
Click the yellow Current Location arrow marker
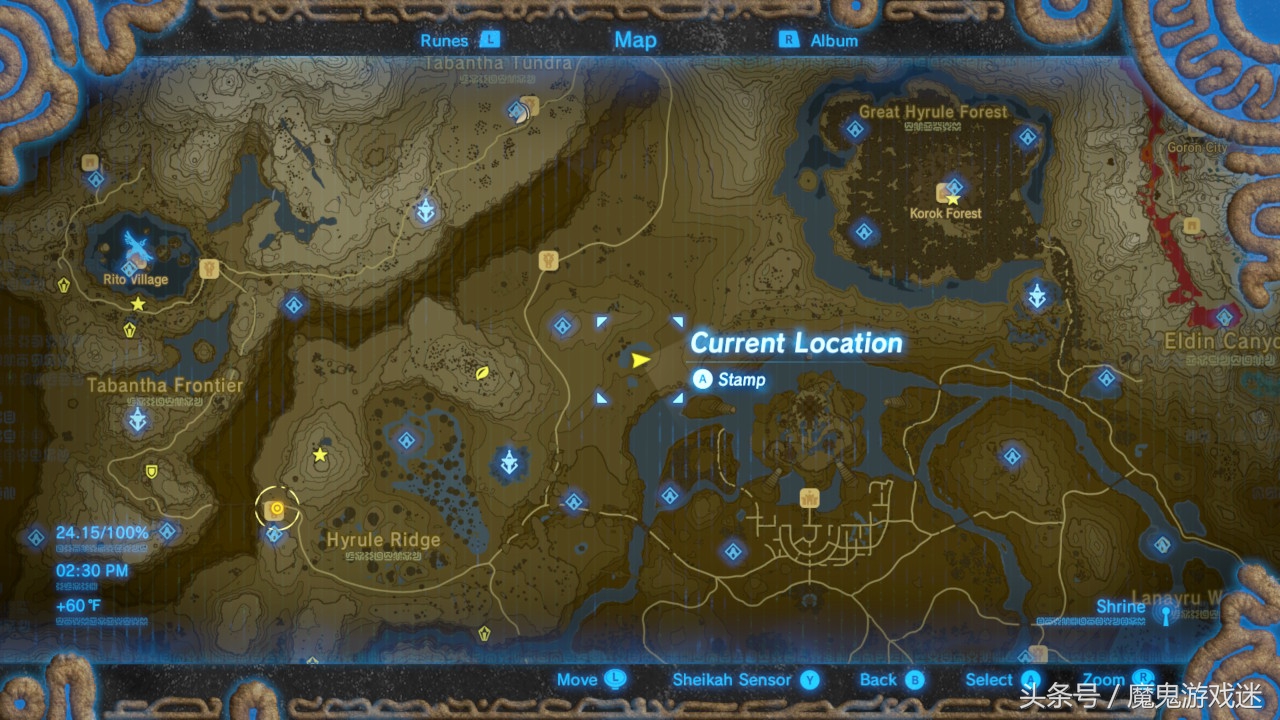click(x=640, y=360)
